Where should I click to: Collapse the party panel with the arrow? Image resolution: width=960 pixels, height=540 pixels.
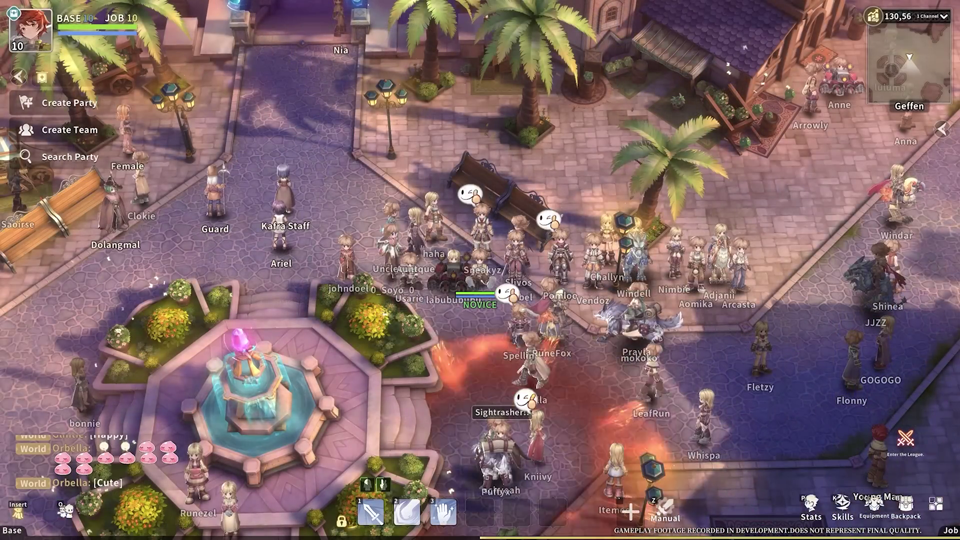(x=18, y=77)
